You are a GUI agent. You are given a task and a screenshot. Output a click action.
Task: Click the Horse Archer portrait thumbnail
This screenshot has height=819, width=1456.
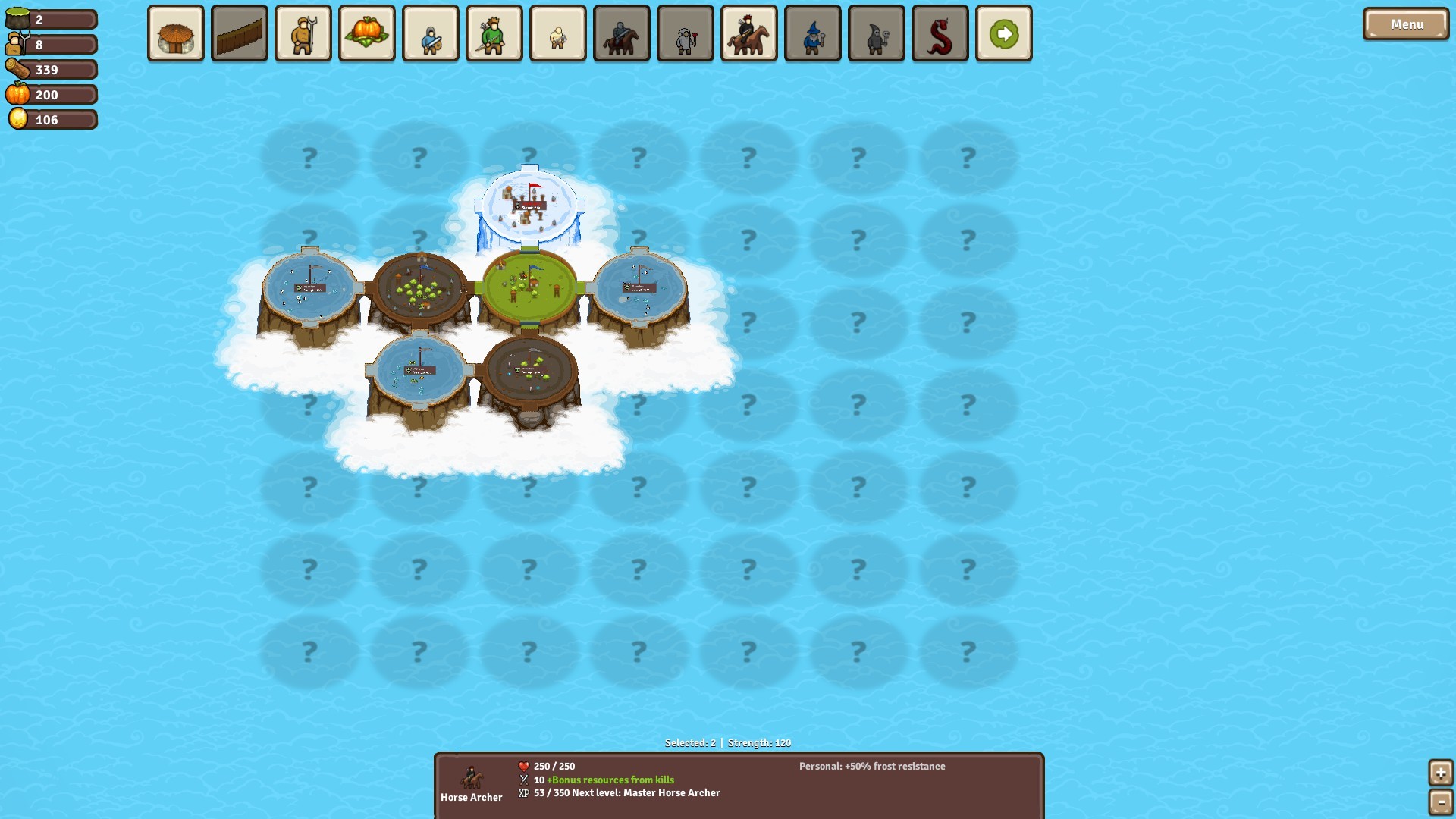point(472,777)
